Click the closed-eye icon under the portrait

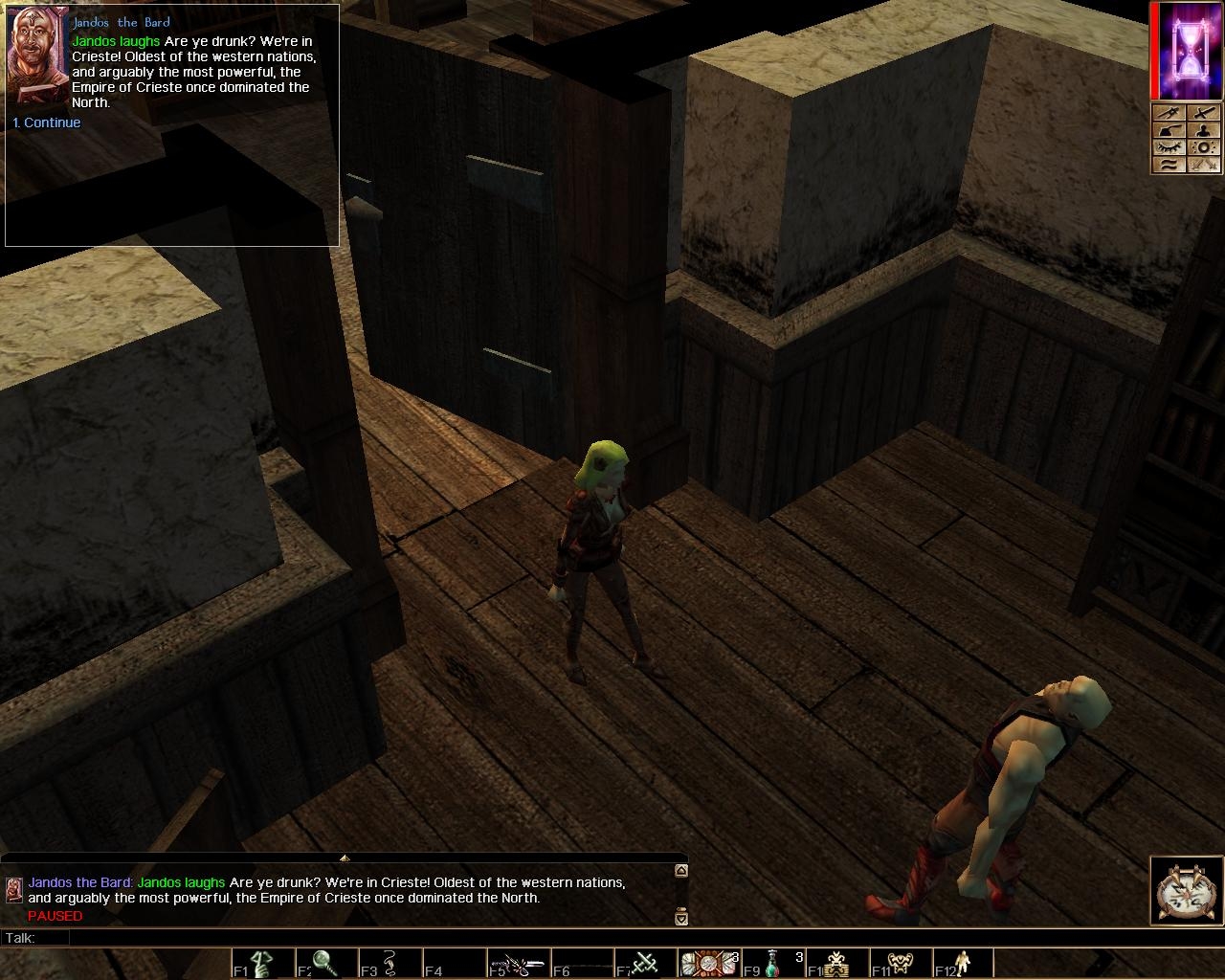[1169, 147]
